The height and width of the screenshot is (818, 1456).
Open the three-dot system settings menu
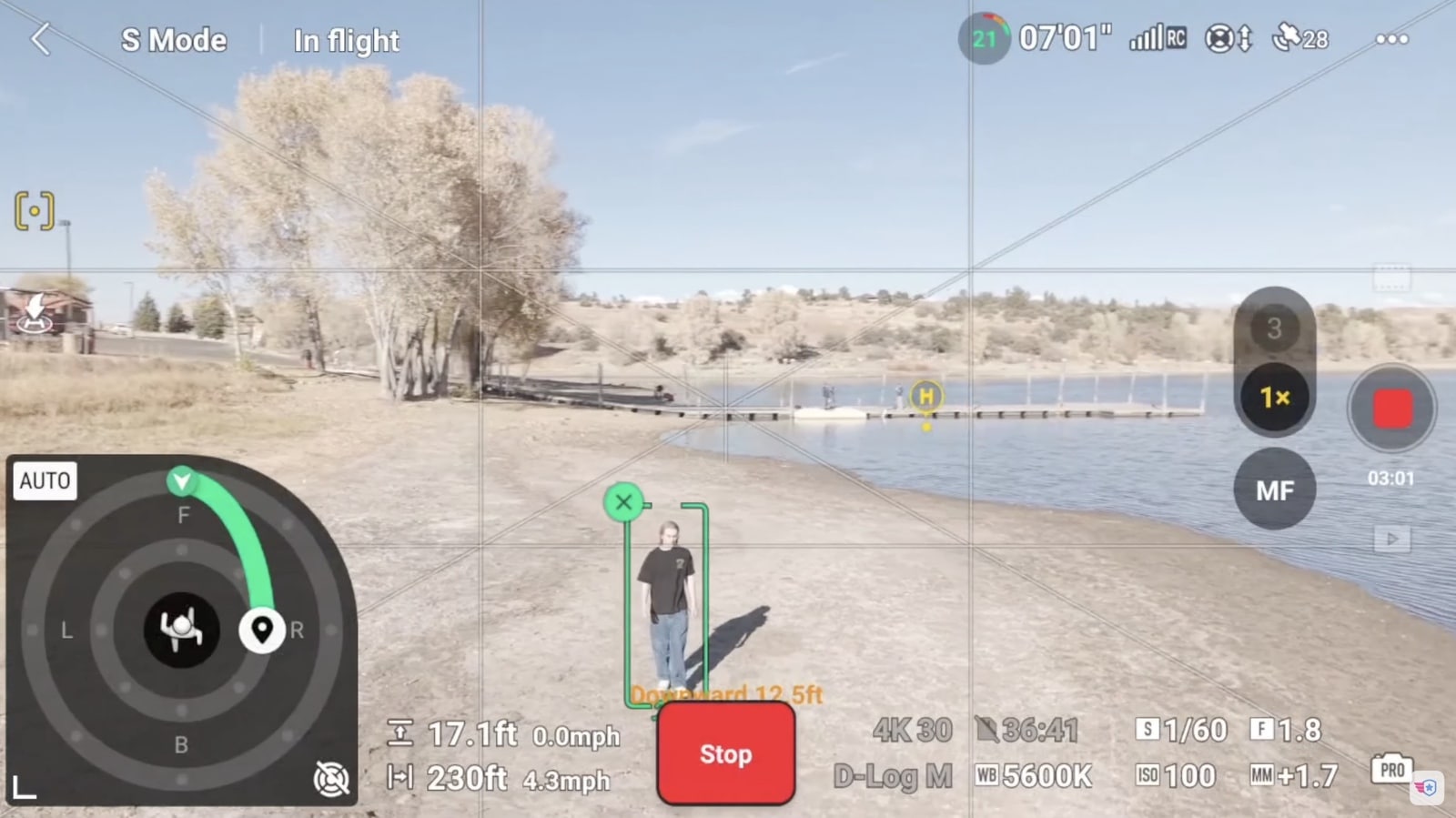pyautogui.click(x=1391, y=39)
